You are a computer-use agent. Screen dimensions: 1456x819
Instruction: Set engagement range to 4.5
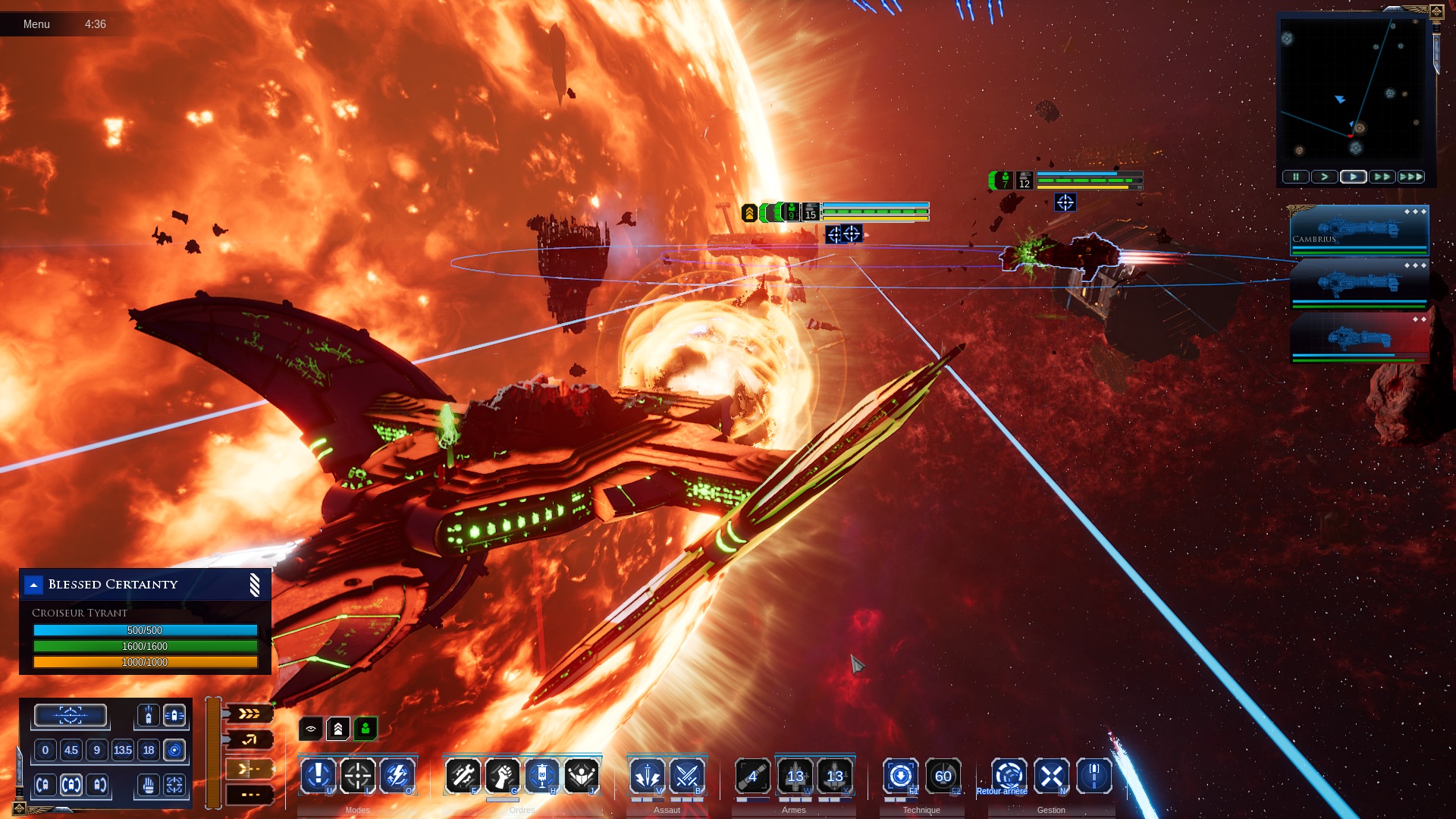(x=71, y=751)
